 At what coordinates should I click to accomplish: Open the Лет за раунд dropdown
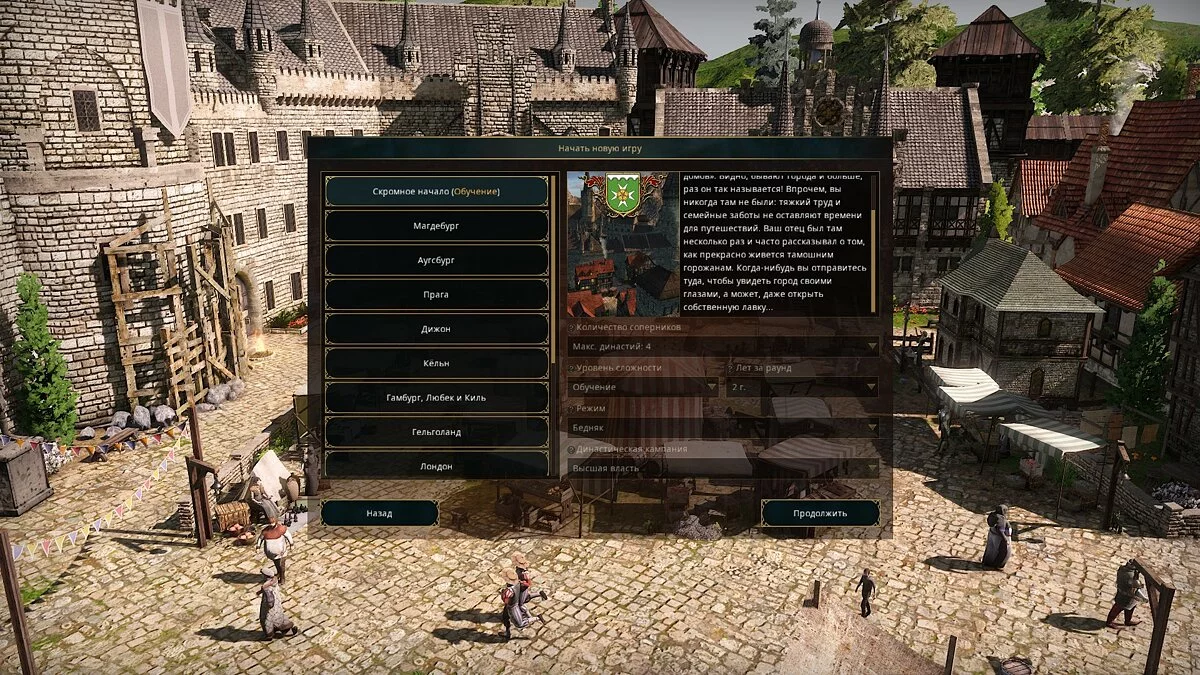803,386
